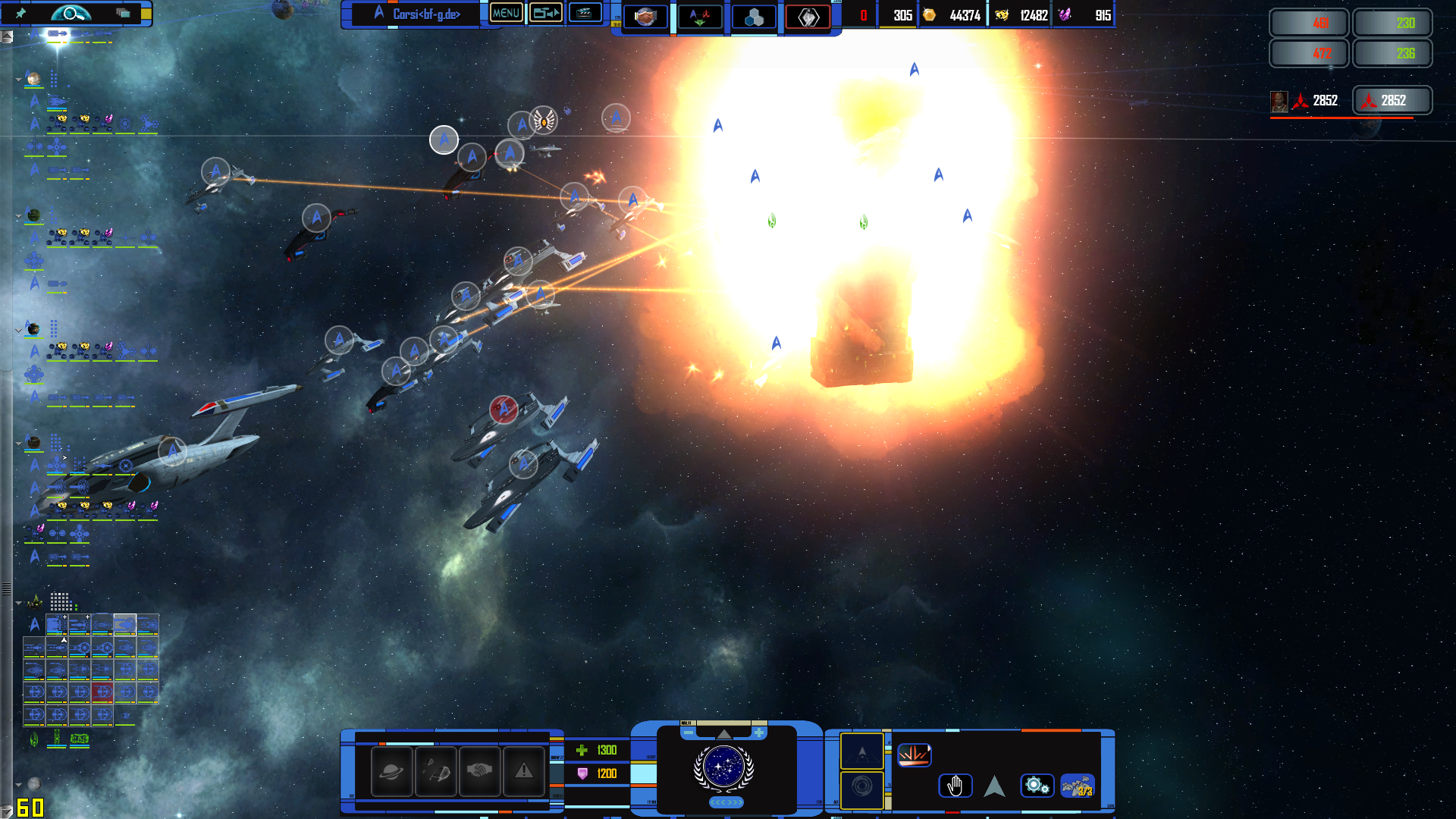Open the faction relations screen with three emblems
This screenshot has height=819, width=1456.
click(699, 16)
